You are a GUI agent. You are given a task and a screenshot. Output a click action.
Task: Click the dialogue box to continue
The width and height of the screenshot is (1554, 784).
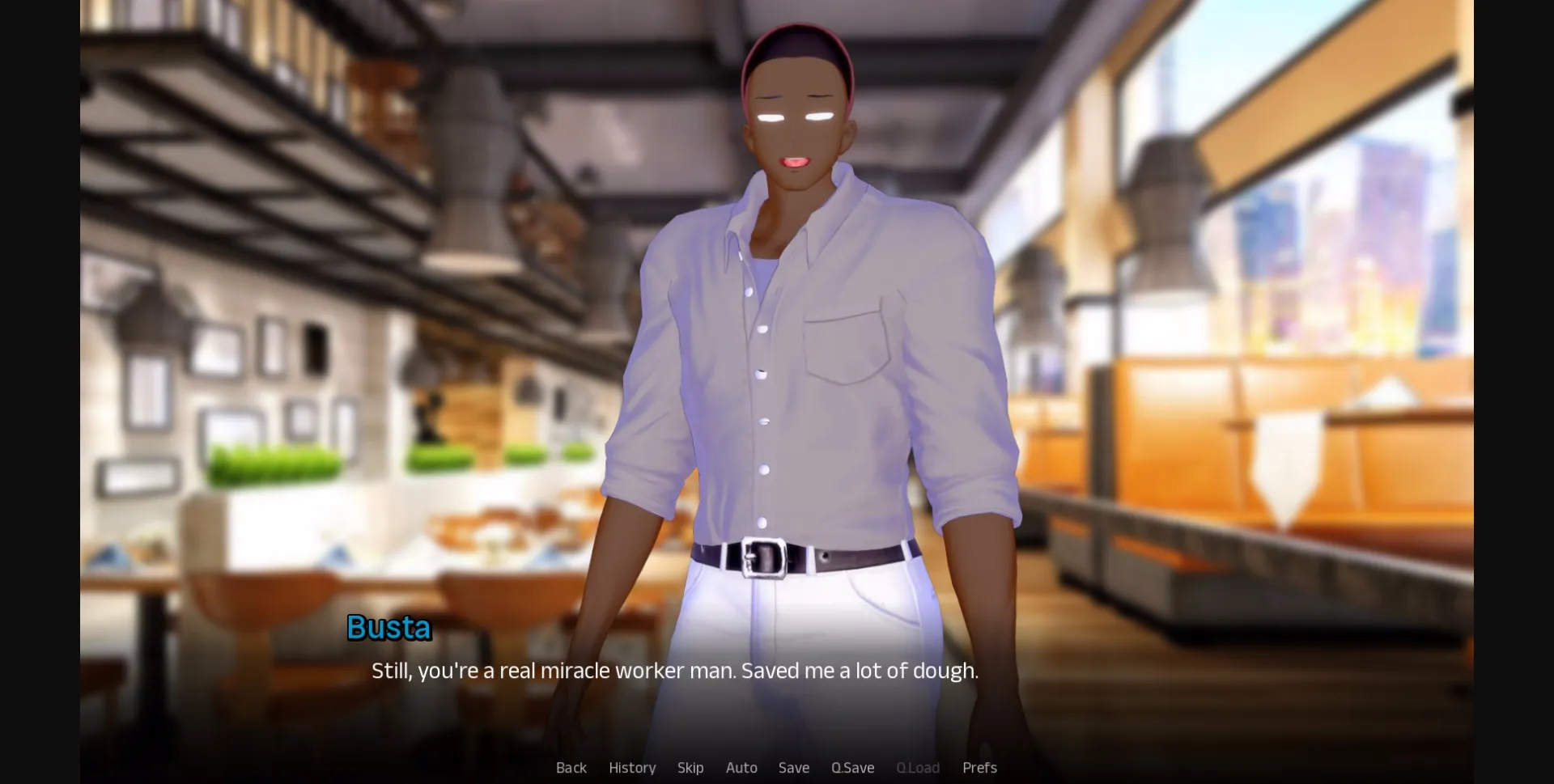click(x=777, y=696)
